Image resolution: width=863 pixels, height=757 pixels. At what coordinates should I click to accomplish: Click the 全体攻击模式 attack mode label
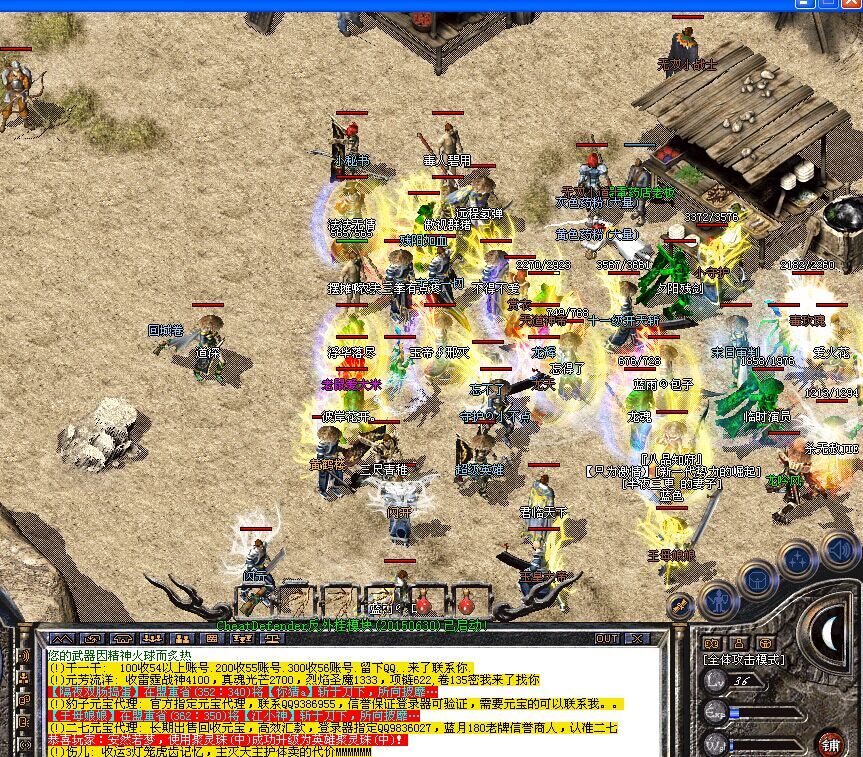click(x=745, y=659)
